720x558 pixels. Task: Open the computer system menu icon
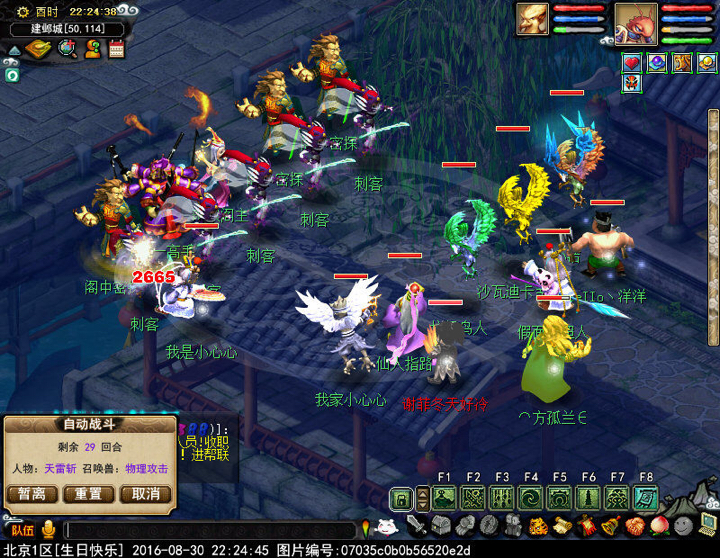708,525
